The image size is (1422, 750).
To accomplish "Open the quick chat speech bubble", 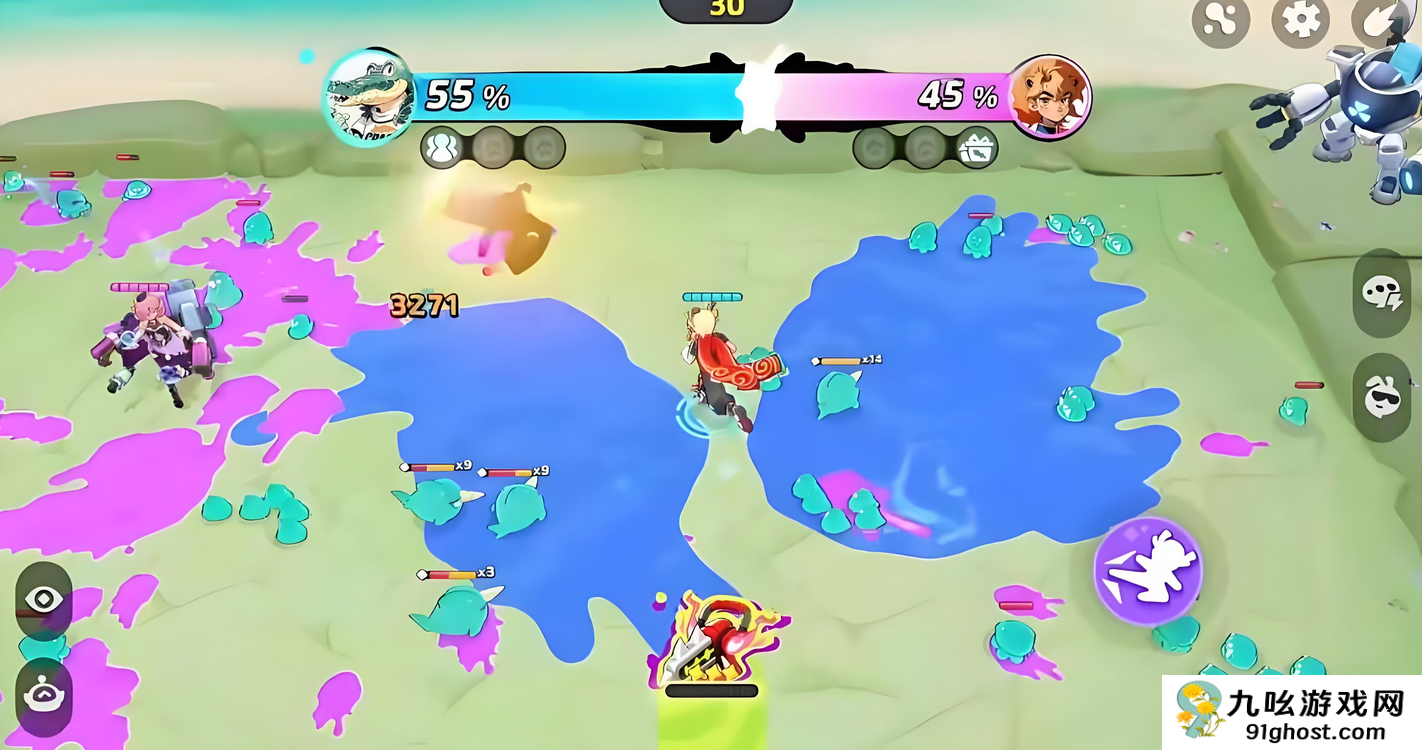I will (1382, 292).
